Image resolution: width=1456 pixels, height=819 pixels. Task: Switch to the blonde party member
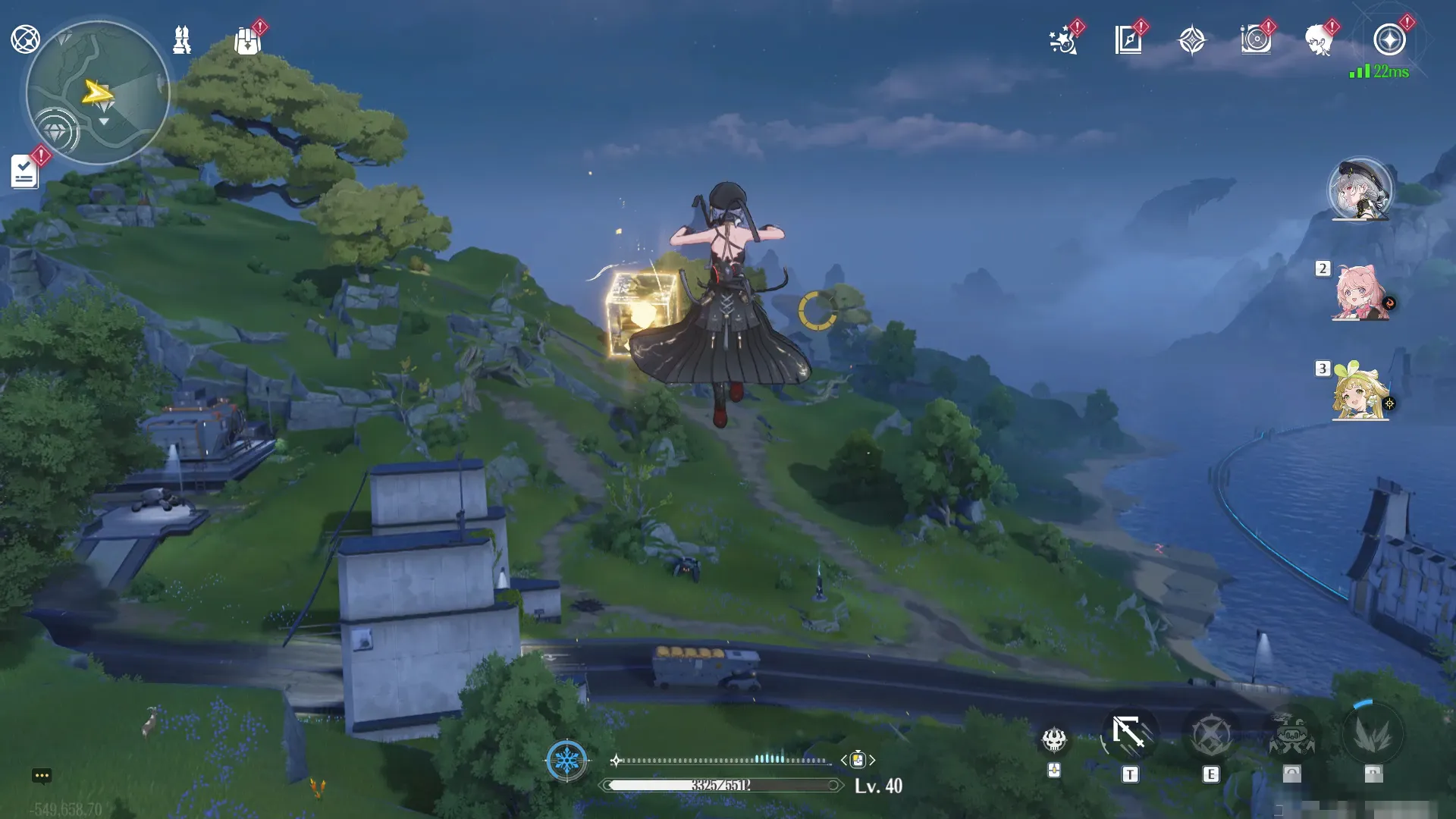(1360, 392)
